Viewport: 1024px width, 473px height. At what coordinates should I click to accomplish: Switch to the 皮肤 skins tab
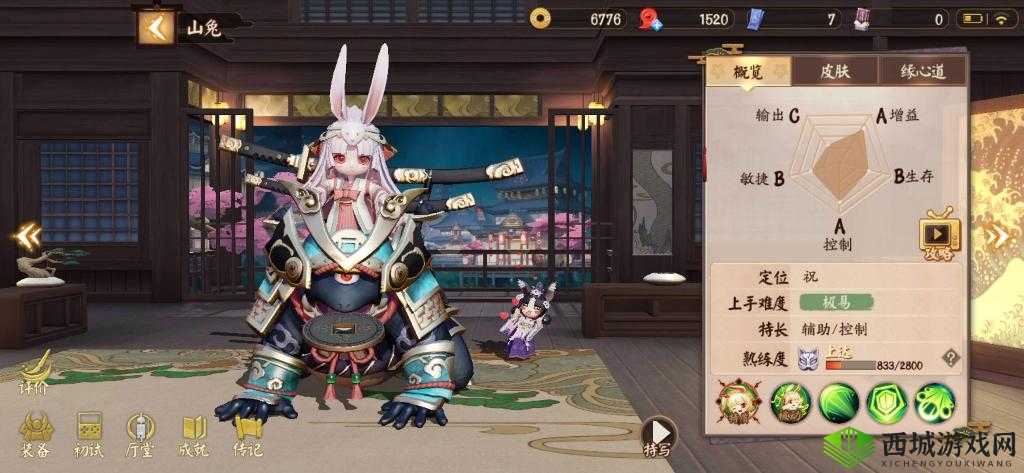click(833, 71)
